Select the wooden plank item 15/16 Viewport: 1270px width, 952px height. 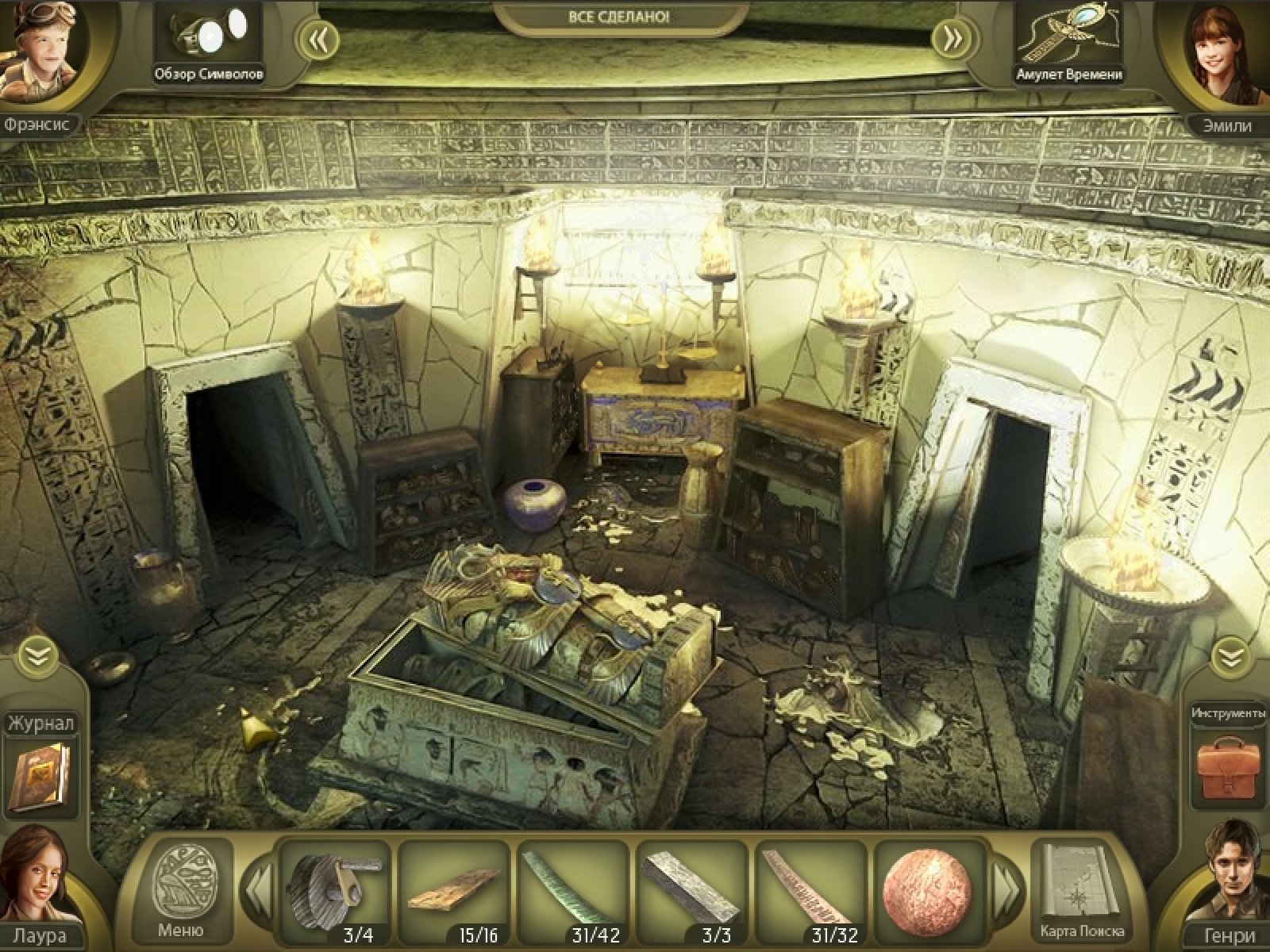pyautogui.click(x=454, y=887)
